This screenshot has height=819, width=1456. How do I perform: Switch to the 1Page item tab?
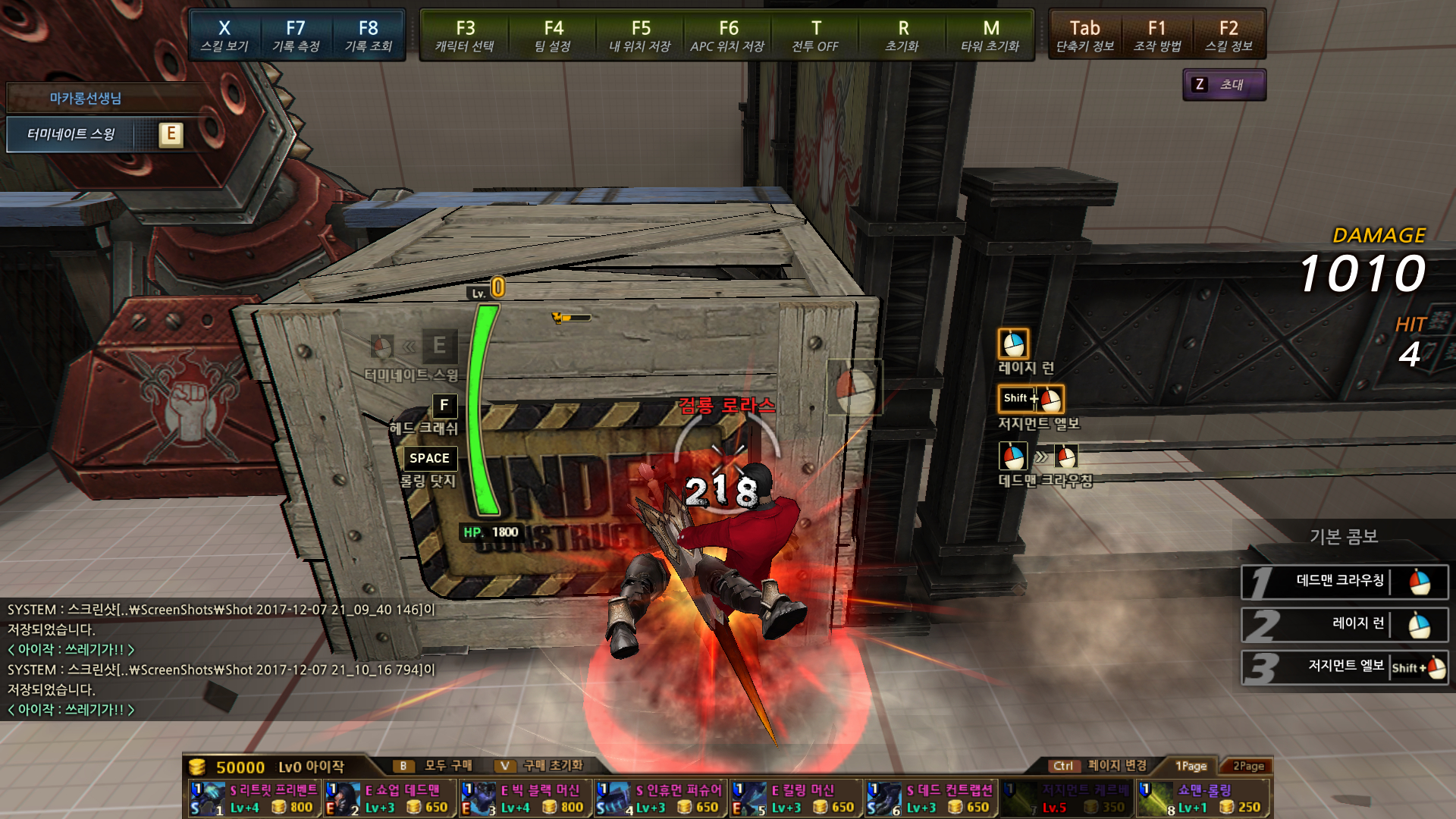1191,766
